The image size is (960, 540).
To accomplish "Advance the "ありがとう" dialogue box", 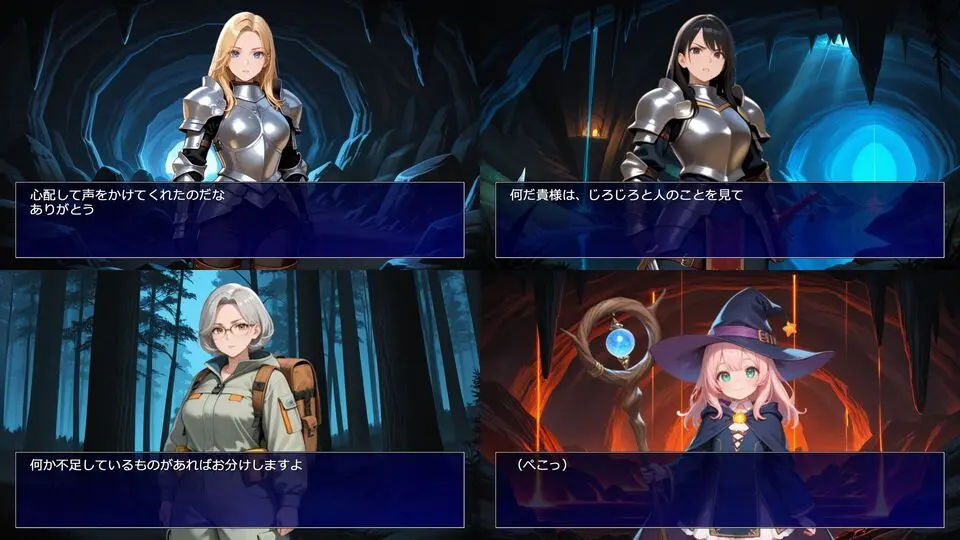I will 240,220.
